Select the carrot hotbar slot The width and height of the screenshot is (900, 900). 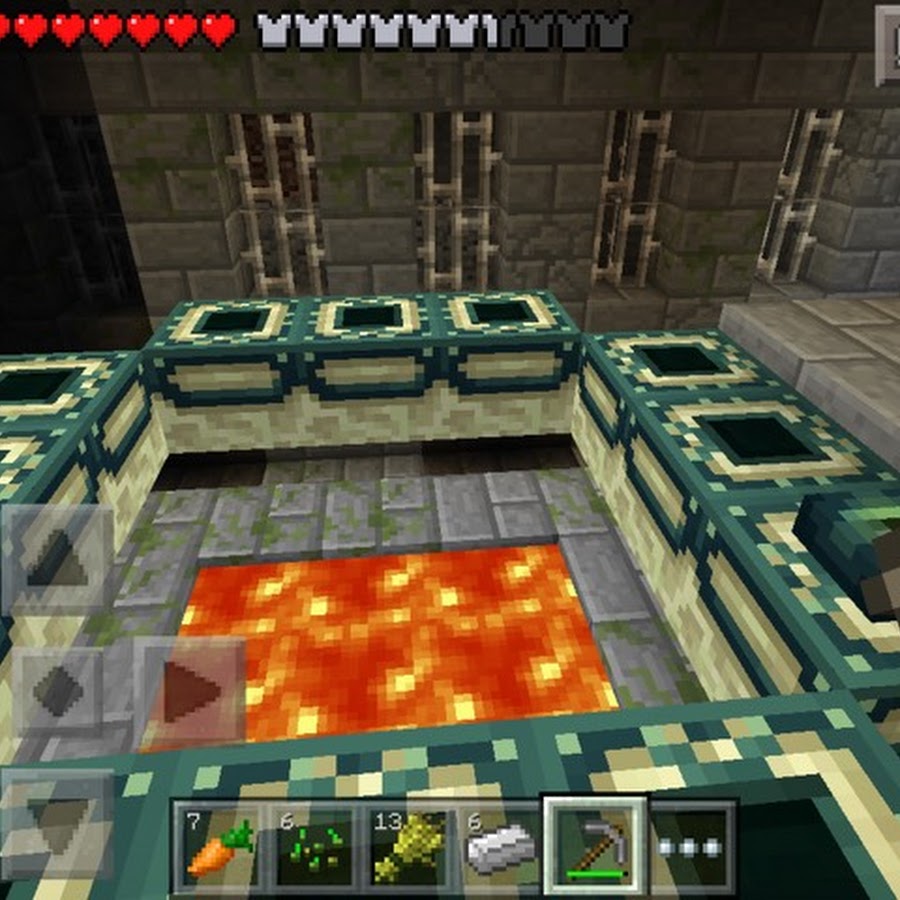pyautogui.click(x=216, y=847)
